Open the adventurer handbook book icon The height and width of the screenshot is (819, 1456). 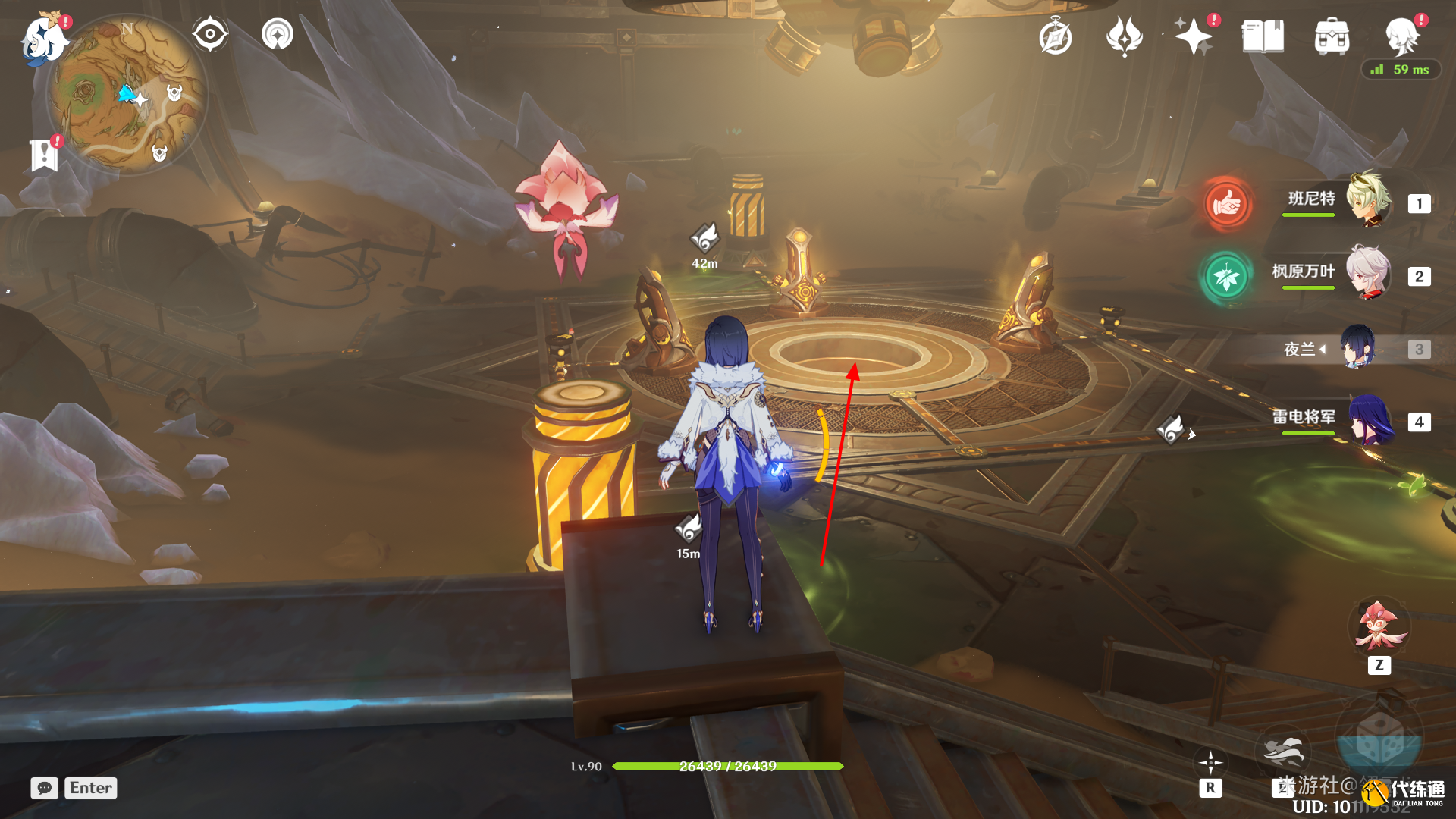tap(1263, 36)
